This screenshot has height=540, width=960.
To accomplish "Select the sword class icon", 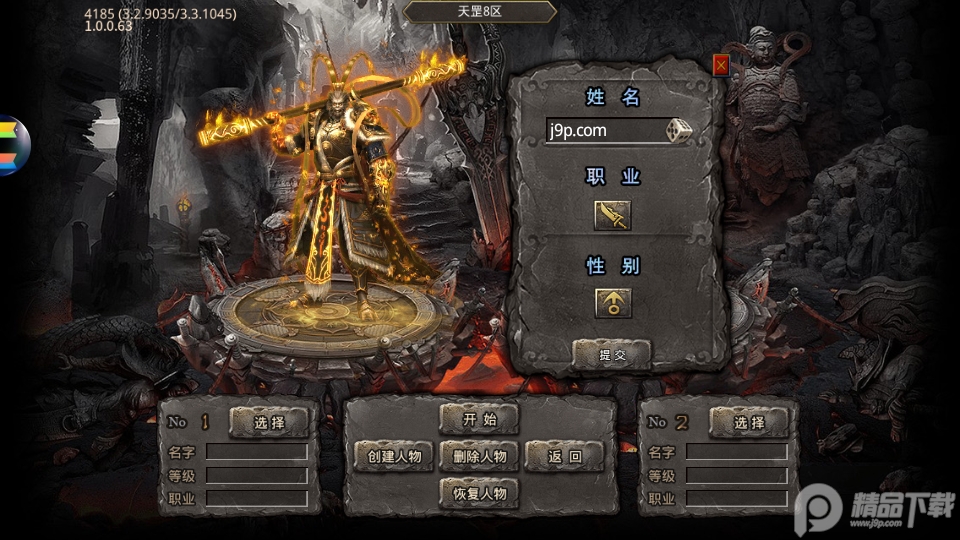I will (x=612, y=215).
